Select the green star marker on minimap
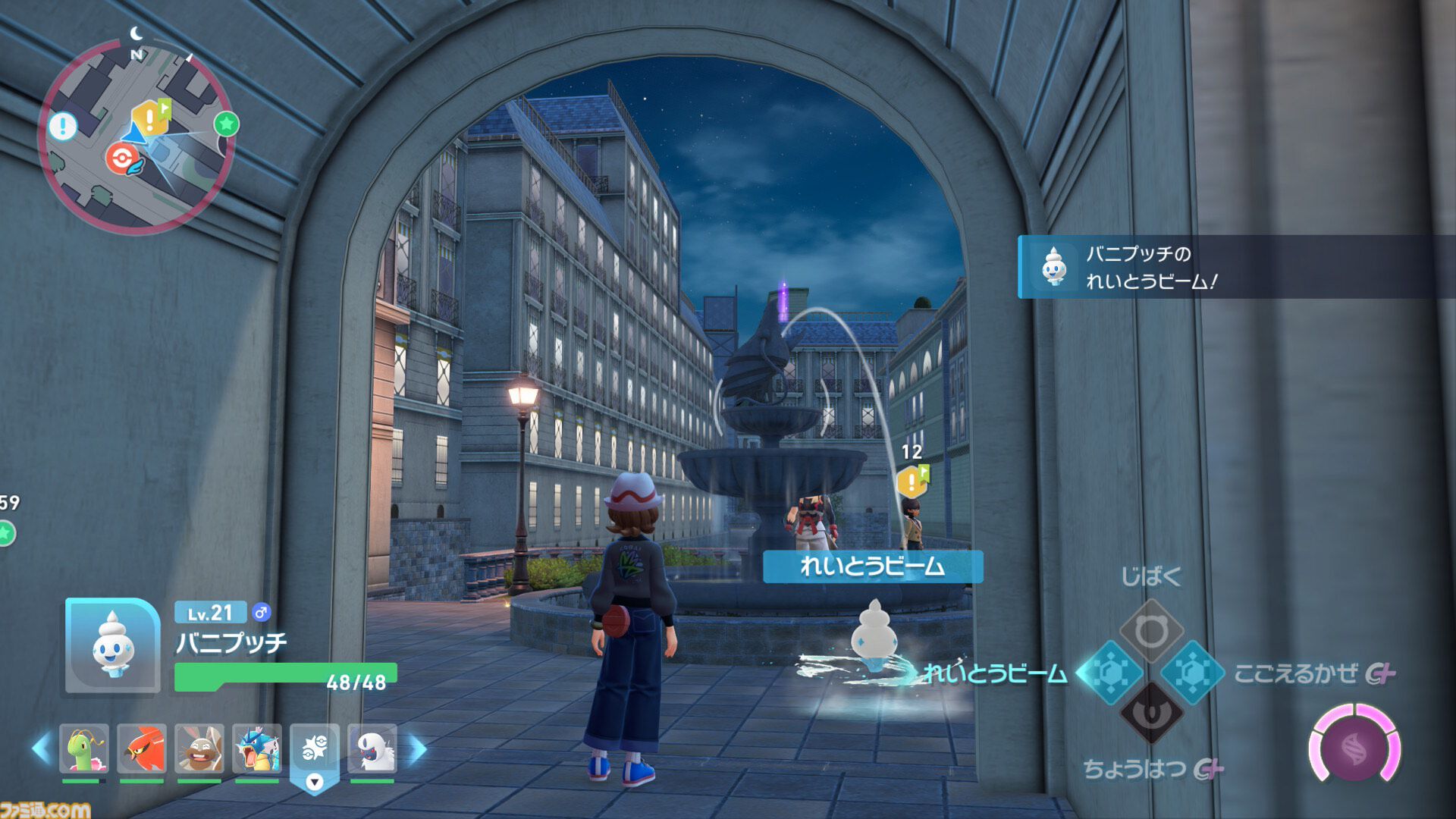Screen dimensions: 1456x819 [226, 124]
